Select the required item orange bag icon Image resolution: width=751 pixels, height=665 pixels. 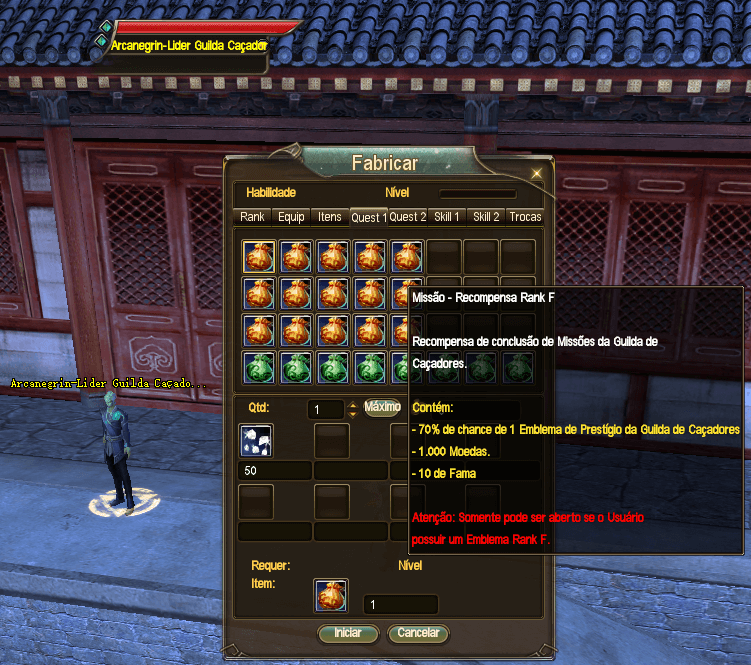point(331,596)
